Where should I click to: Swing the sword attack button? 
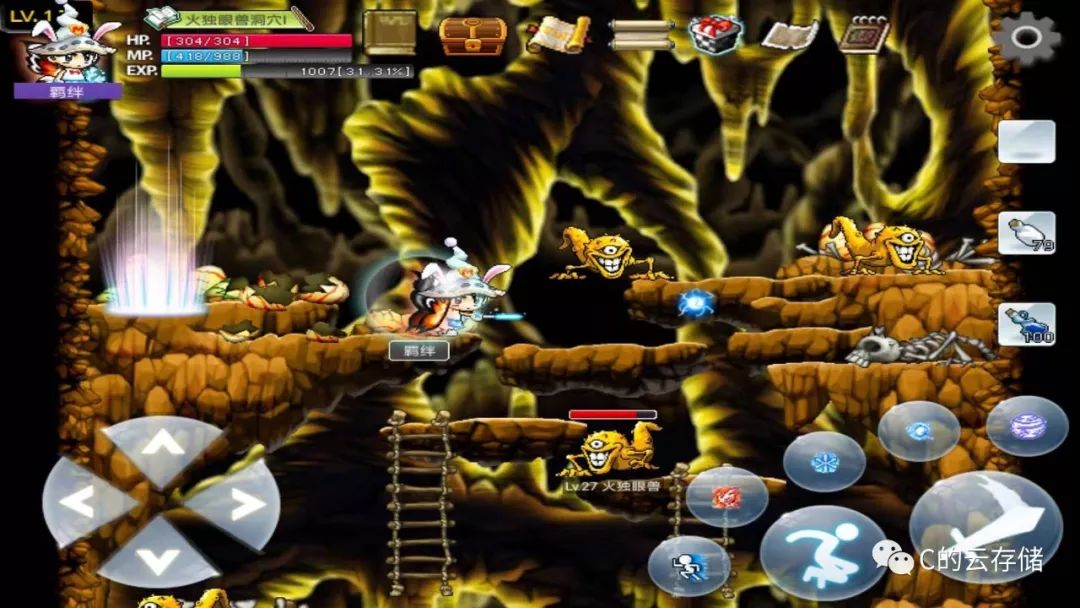pos(985,525)
